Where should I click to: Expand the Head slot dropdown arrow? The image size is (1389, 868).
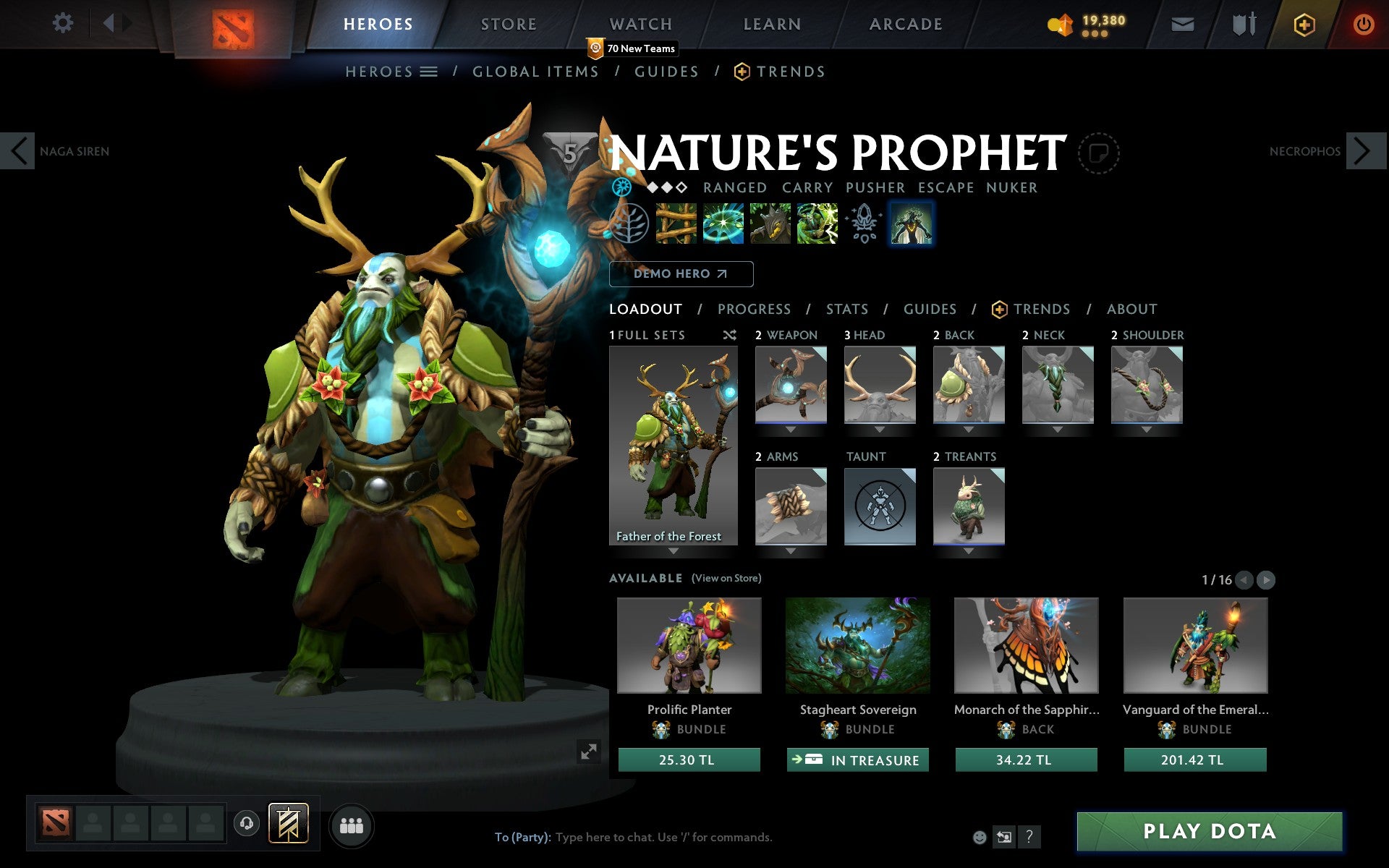[880, 428]
